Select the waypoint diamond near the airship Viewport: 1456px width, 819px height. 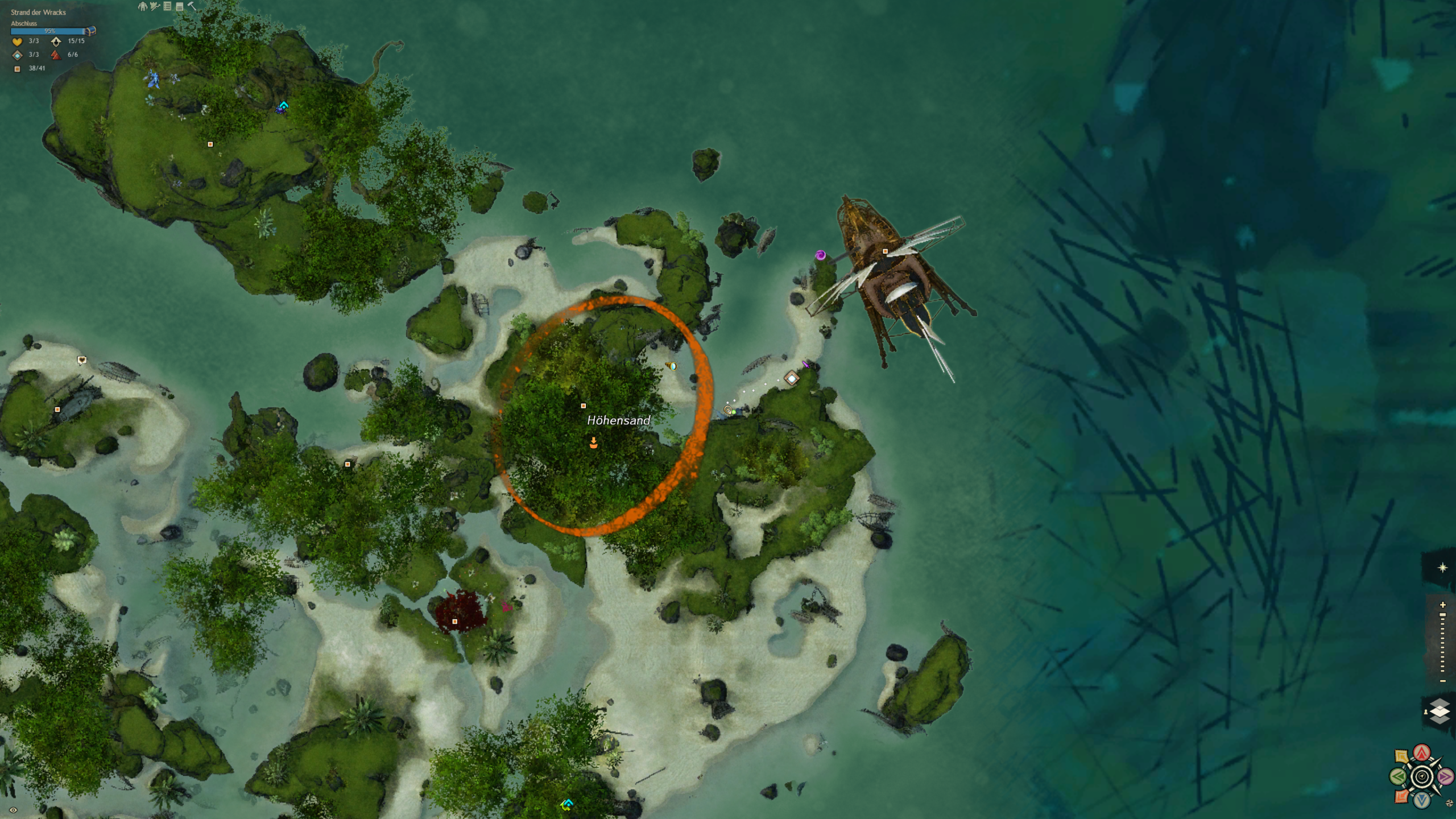(792, 378)
